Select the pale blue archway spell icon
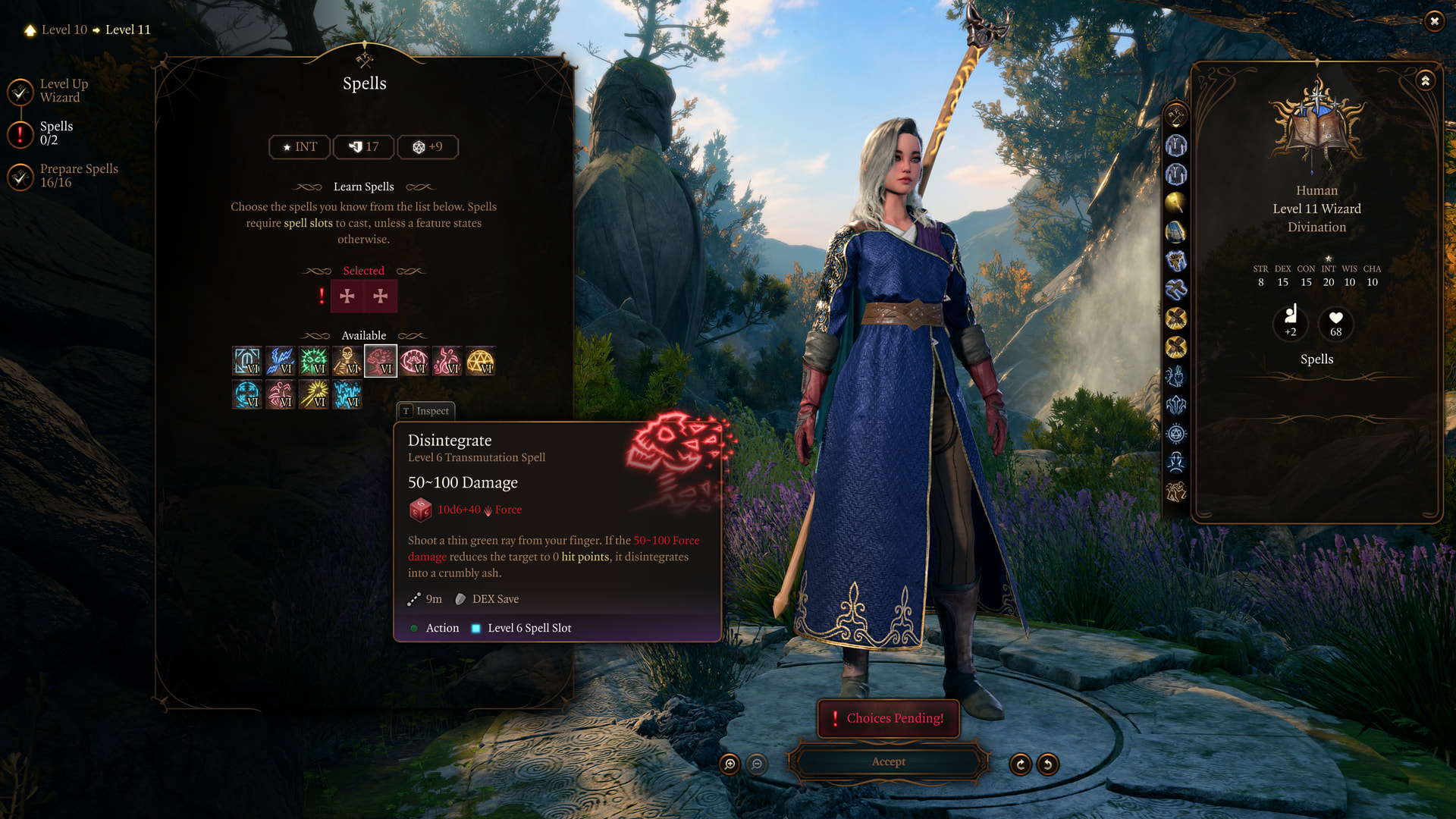This screenshot has width=1456, height=819. pos(247,361)
